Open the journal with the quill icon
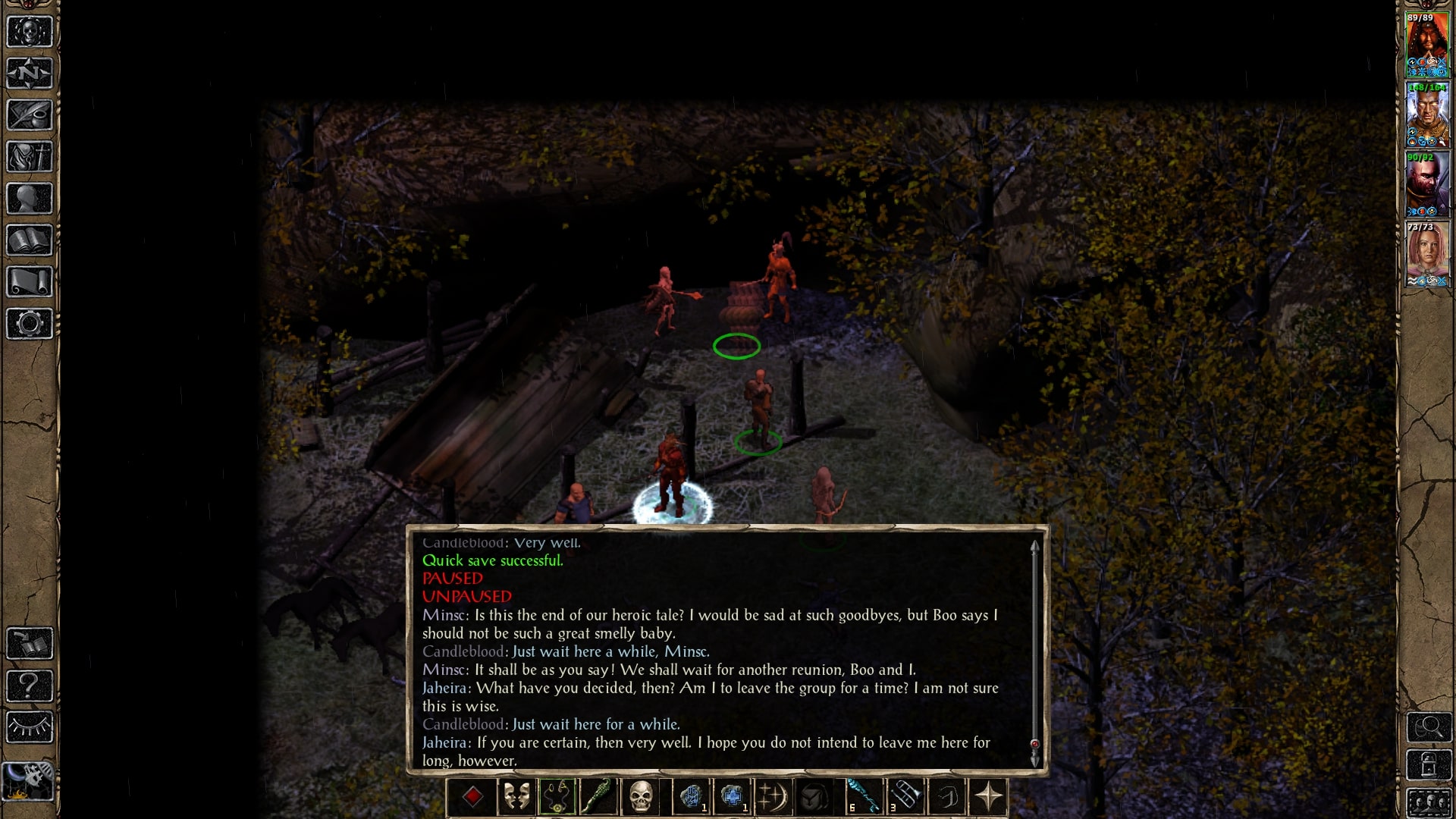The width and height of the screenshot is (1456, 819). point(30,115)
